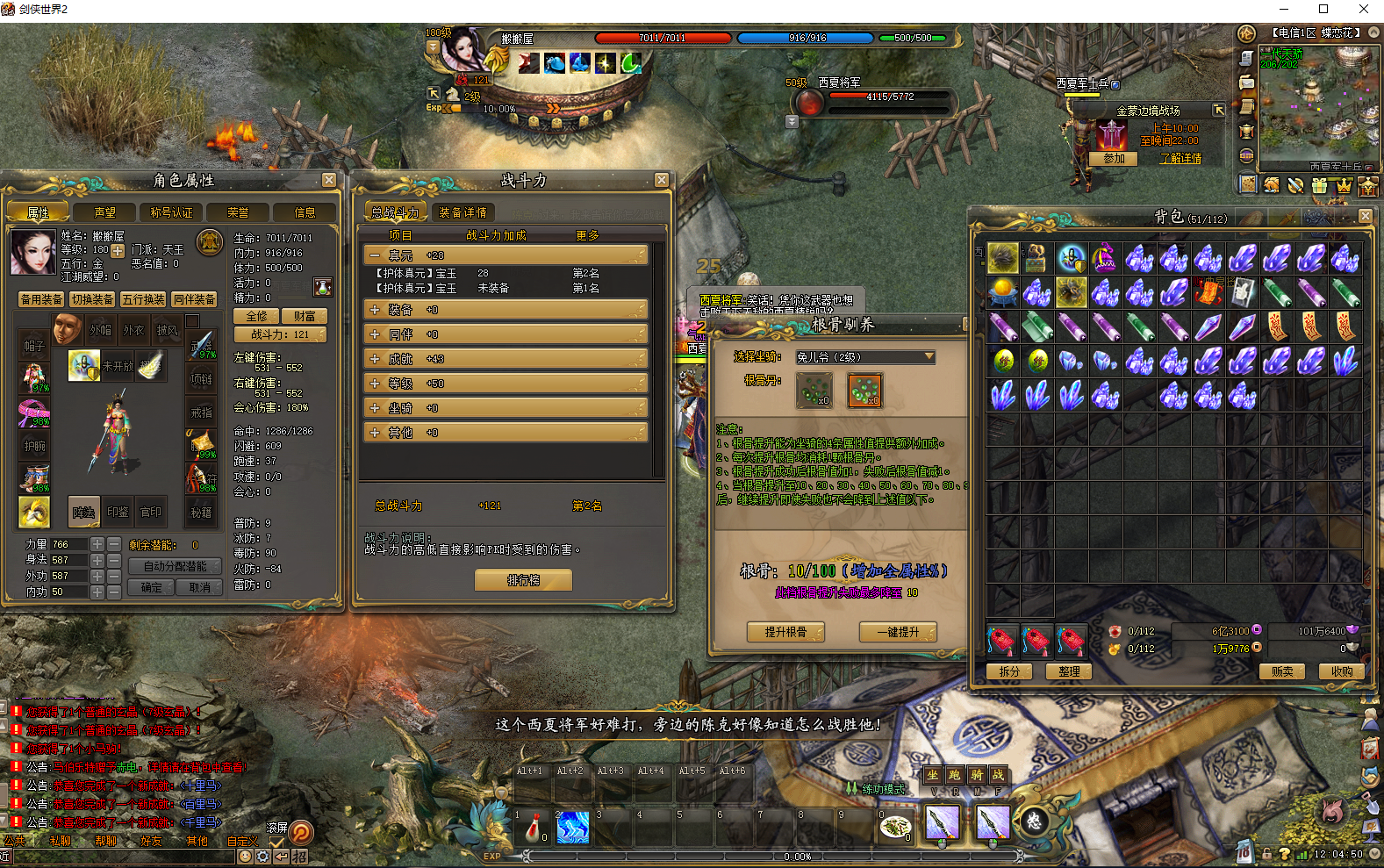Viewport: 1384px width, 868px height.
Task: Open the 了解详情 details link
Action: [x=1180, y=159]
